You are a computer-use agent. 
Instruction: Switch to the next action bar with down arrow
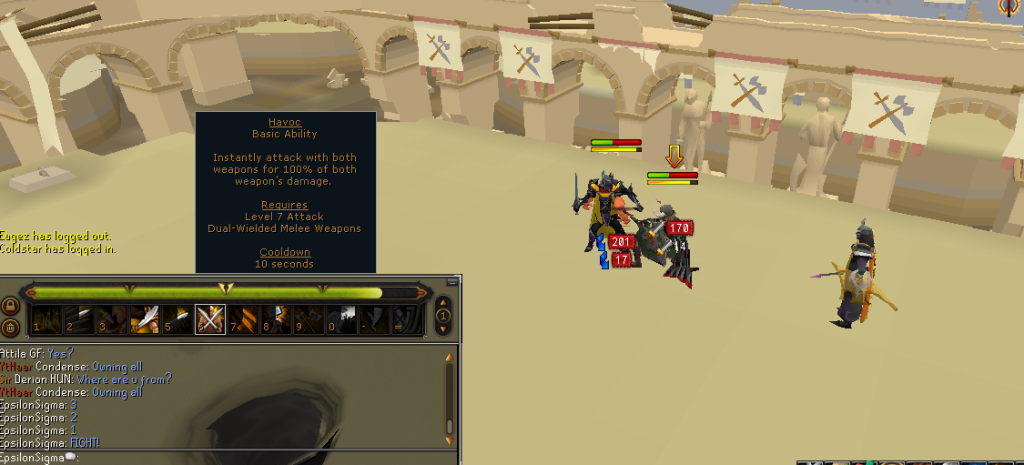click(445, 329)
